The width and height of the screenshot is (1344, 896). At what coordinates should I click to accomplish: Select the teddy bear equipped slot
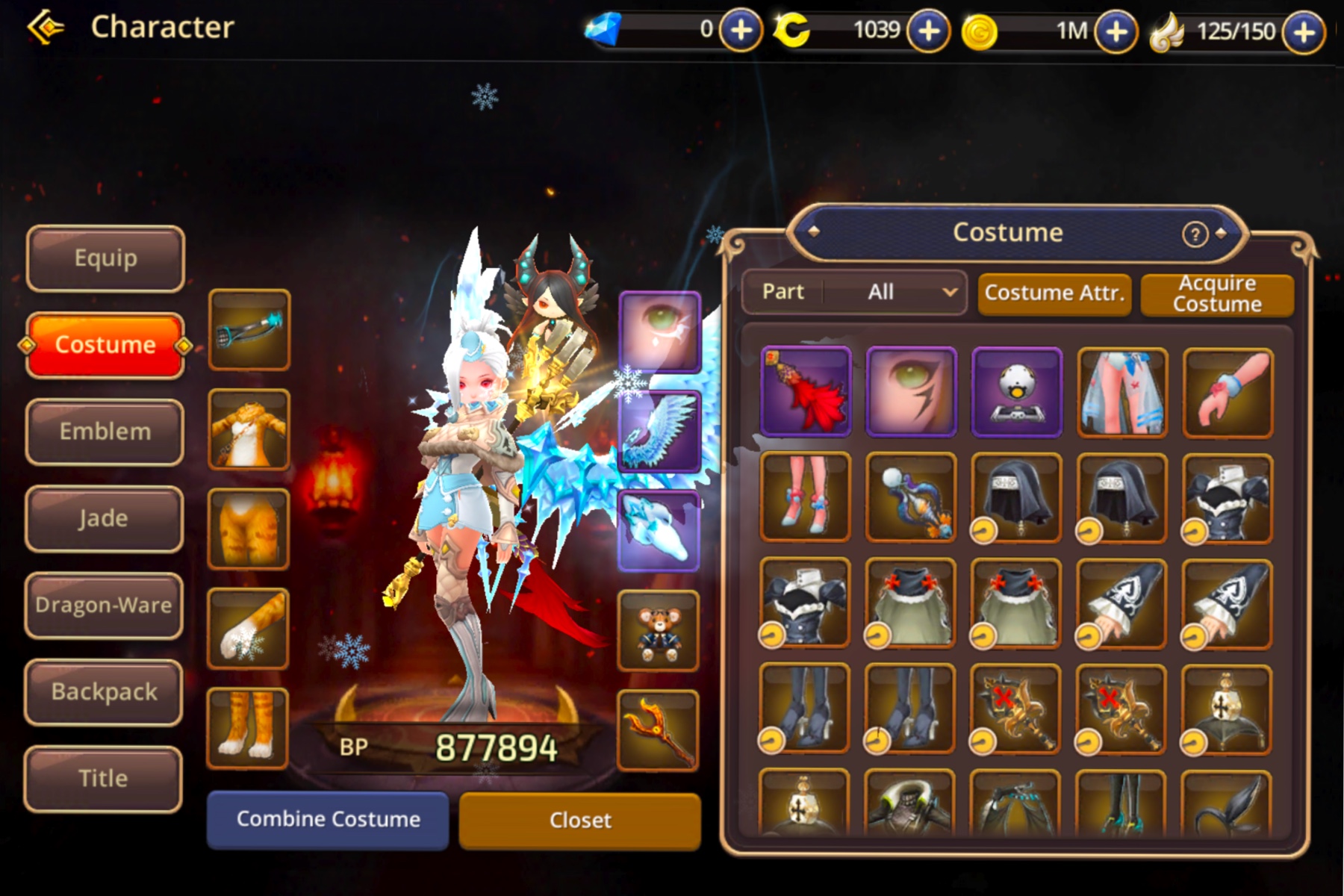coord(659,629)
